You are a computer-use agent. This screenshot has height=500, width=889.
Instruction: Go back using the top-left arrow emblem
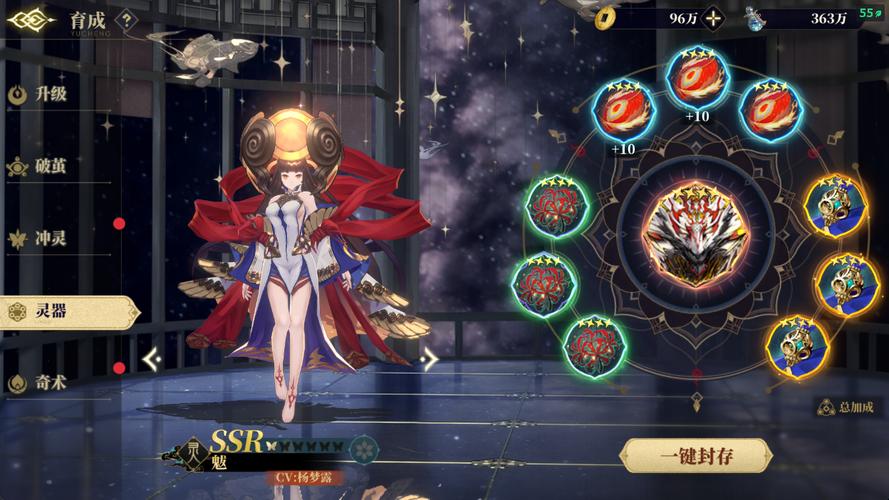coord(30,19)
